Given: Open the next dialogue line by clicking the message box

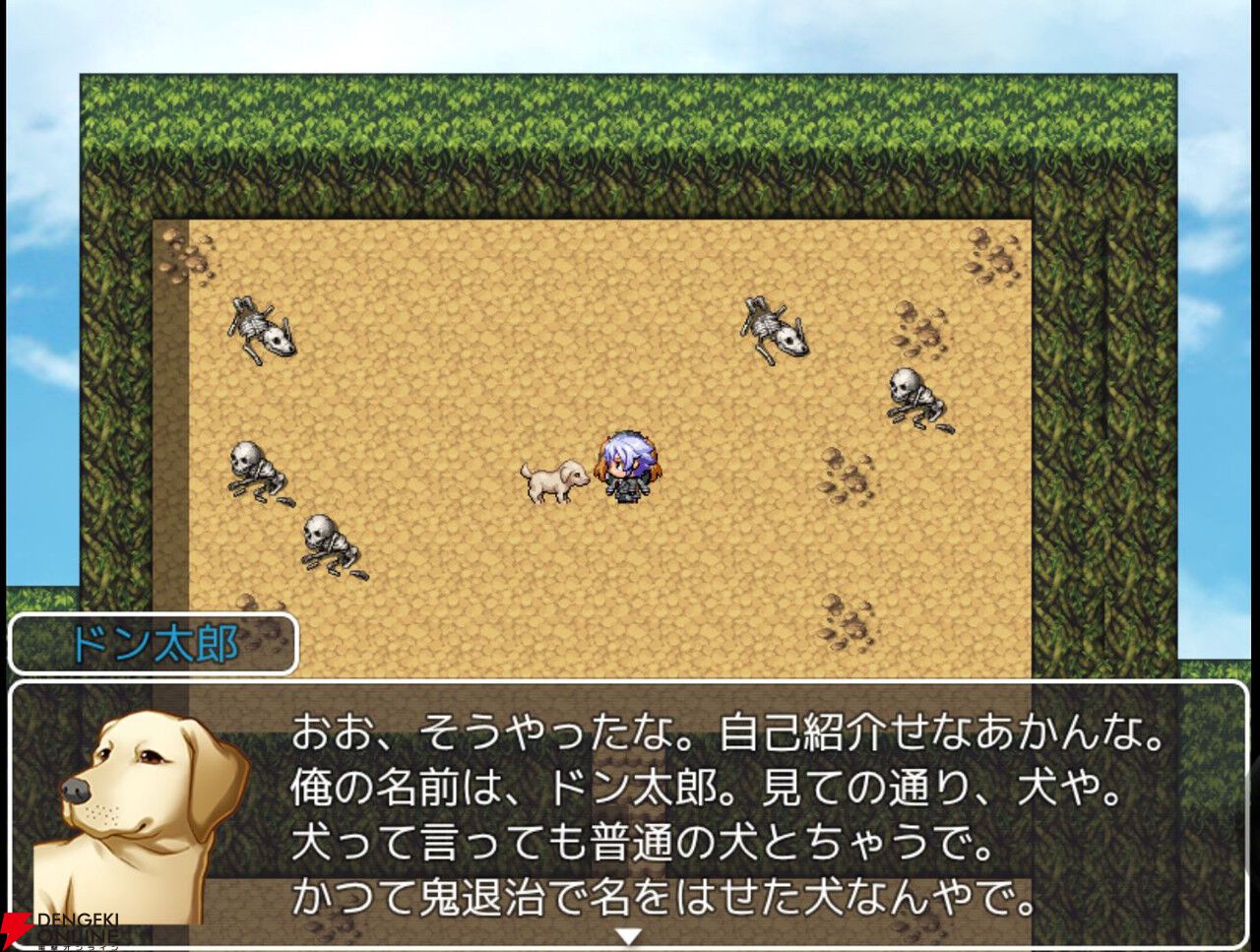Looking at the screenshot, I should pos(630,817).
